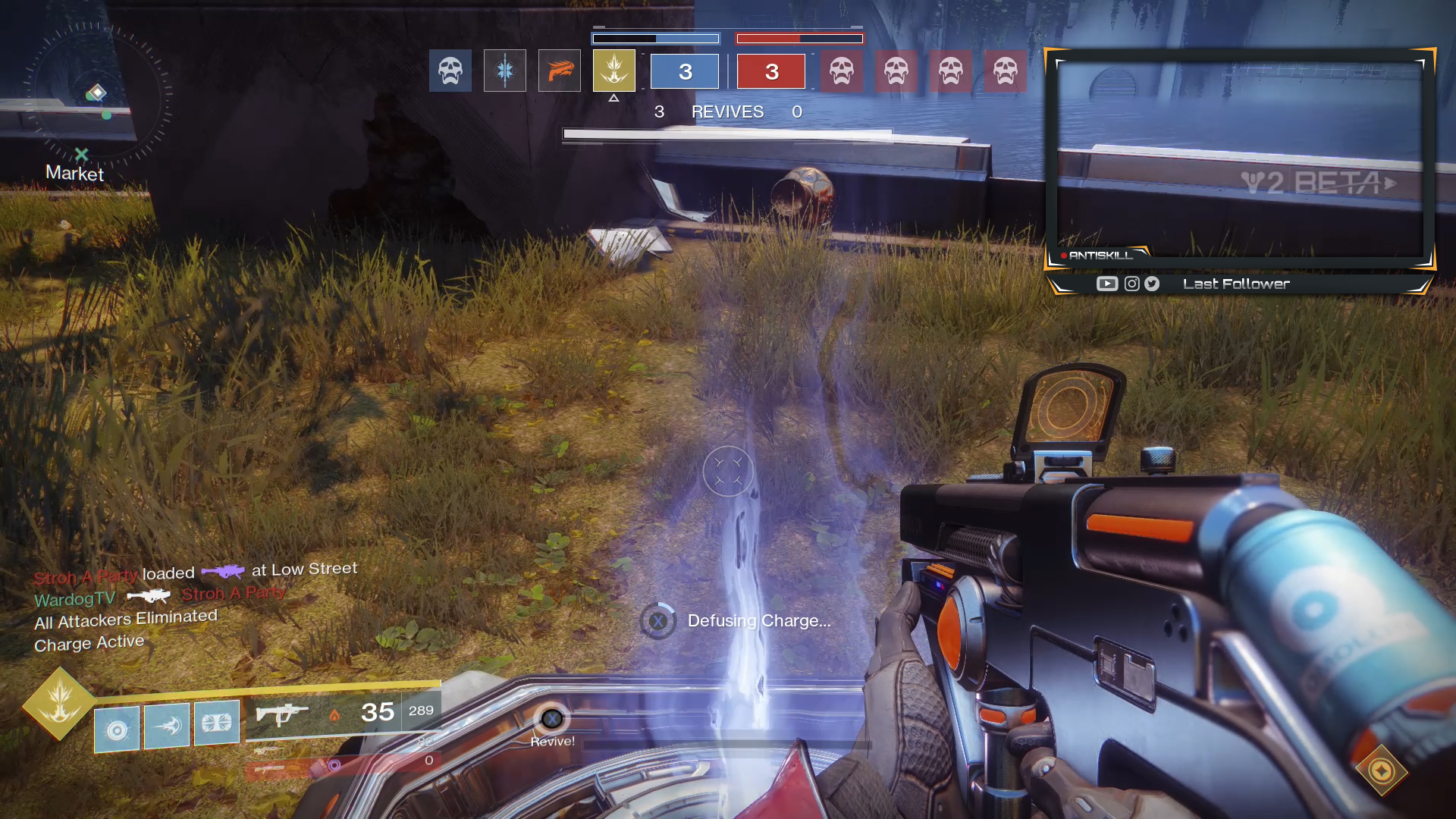Image resolution: width=1456 pixels, height=819 pixels.
Task: Activate the class ability icon
Action: (217, 723)
